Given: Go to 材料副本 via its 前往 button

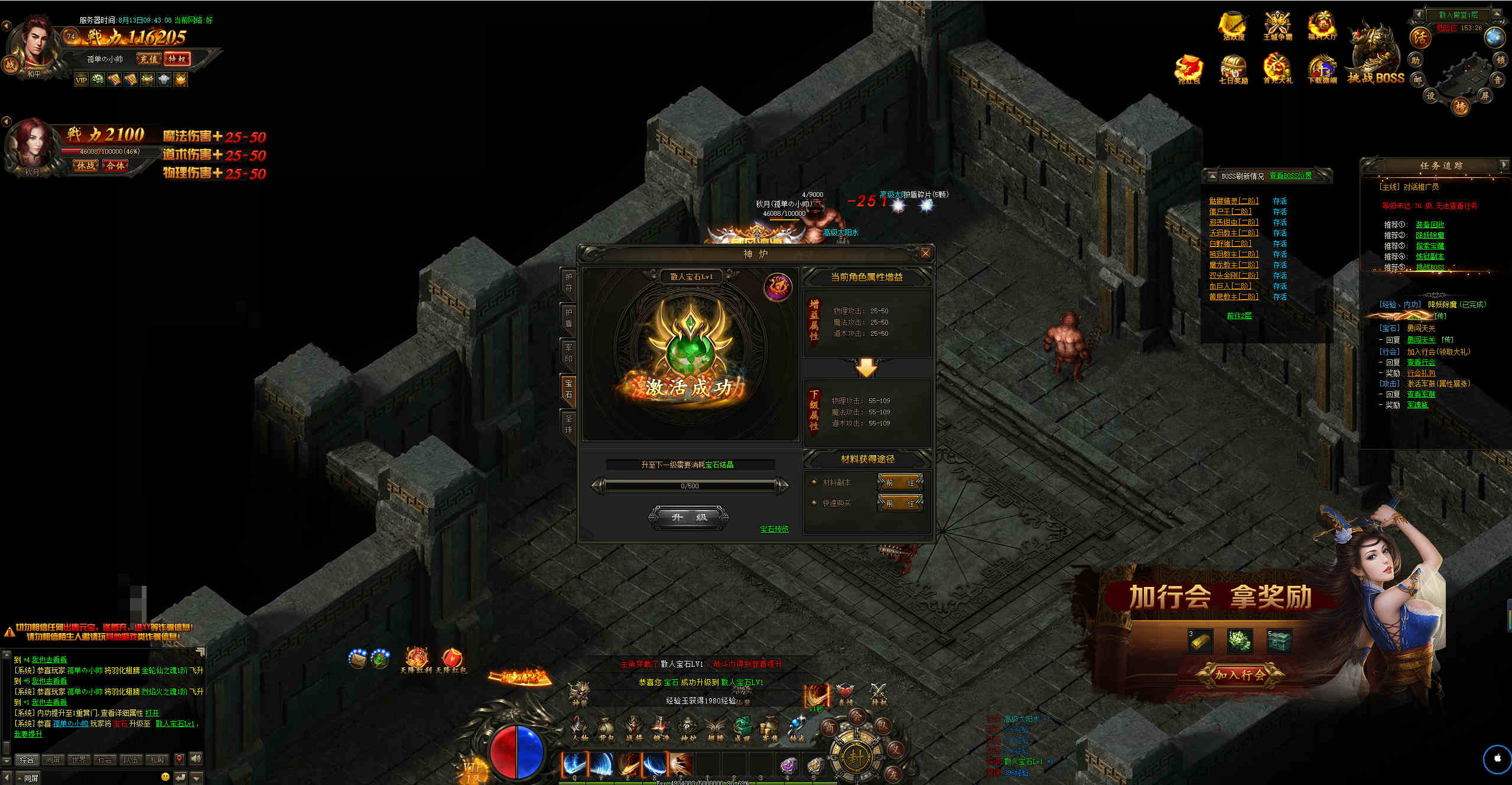Looking at the screenshot, I should [900, 482].
